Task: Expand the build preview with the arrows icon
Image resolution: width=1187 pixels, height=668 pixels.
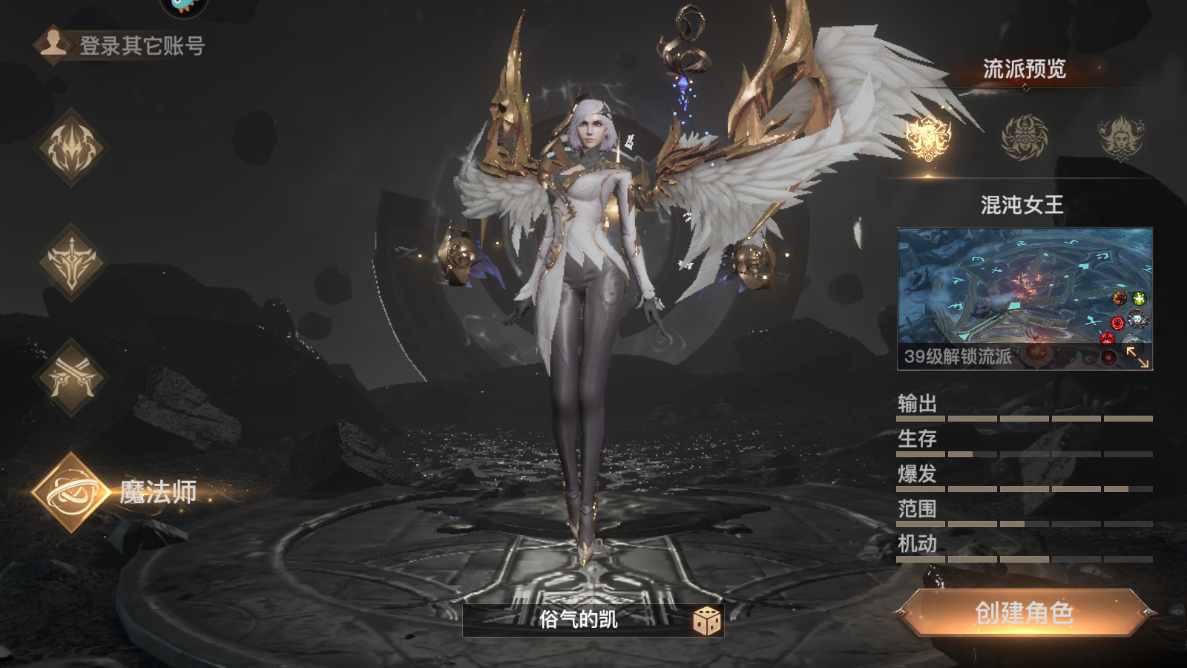Action: (x=1137, y=356)
